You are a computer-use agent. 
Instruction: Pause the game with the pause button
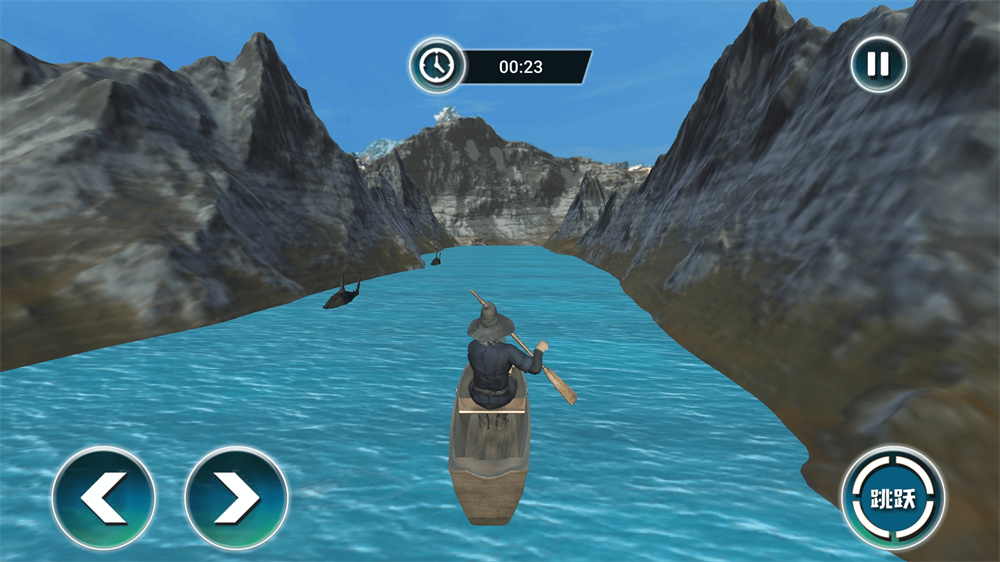[878, 65]
